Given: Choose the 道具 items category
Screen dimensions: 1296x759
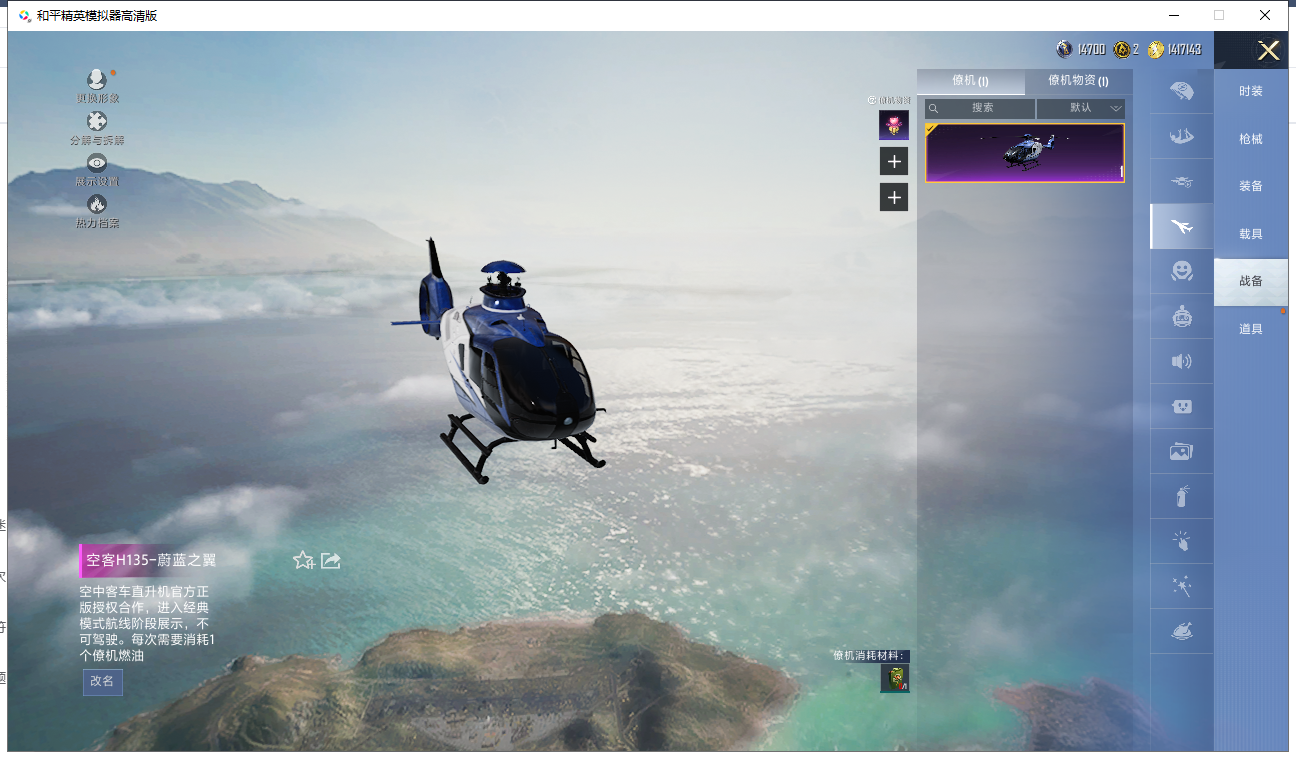Looking at the screenshot, I should coord(1250,329).
